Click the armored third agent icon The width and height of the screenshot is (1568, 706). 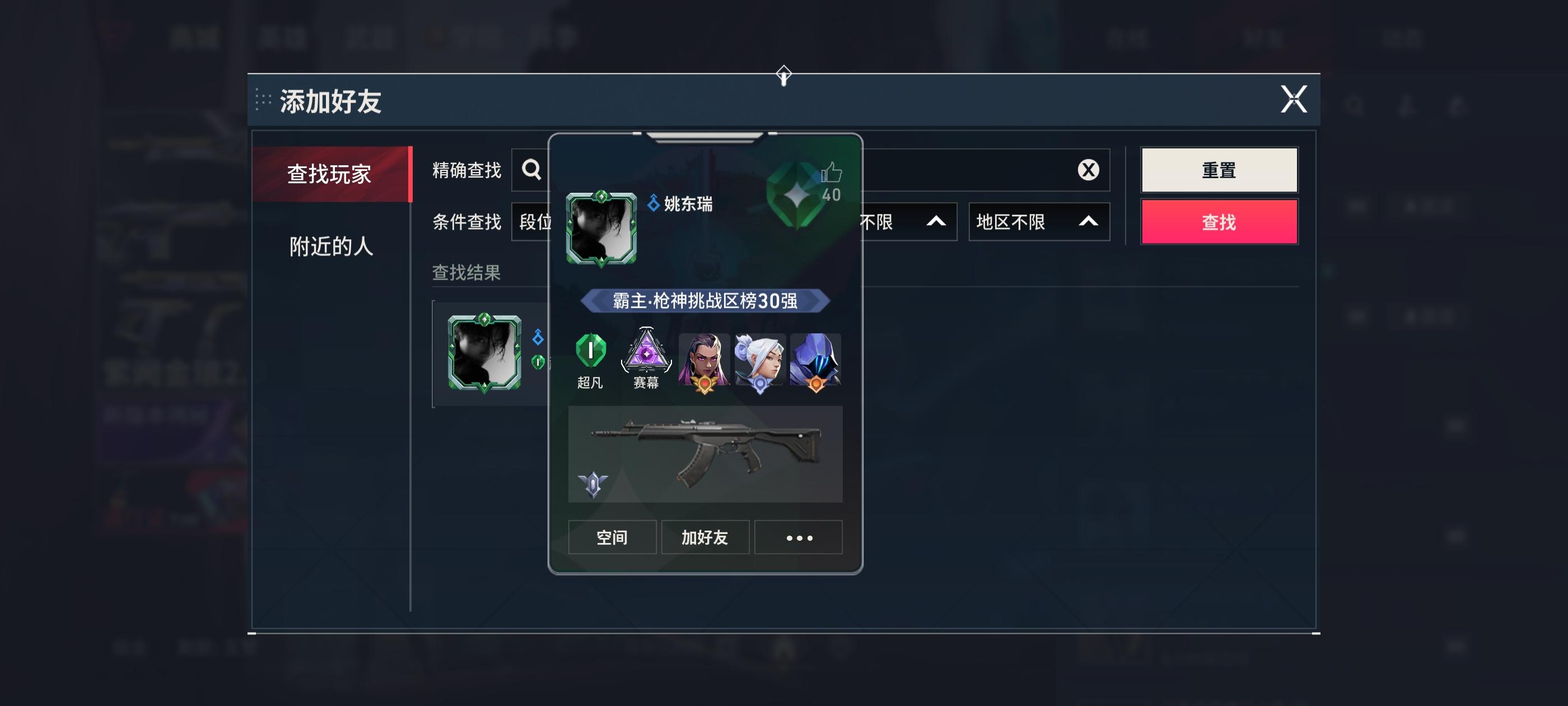pos(814,359)
